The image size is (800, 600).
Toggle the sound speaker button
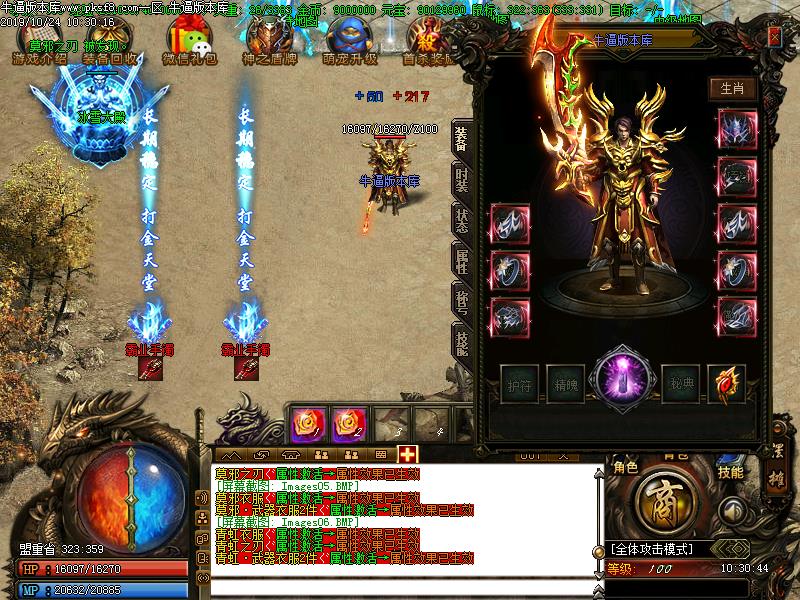coord(733,510)
